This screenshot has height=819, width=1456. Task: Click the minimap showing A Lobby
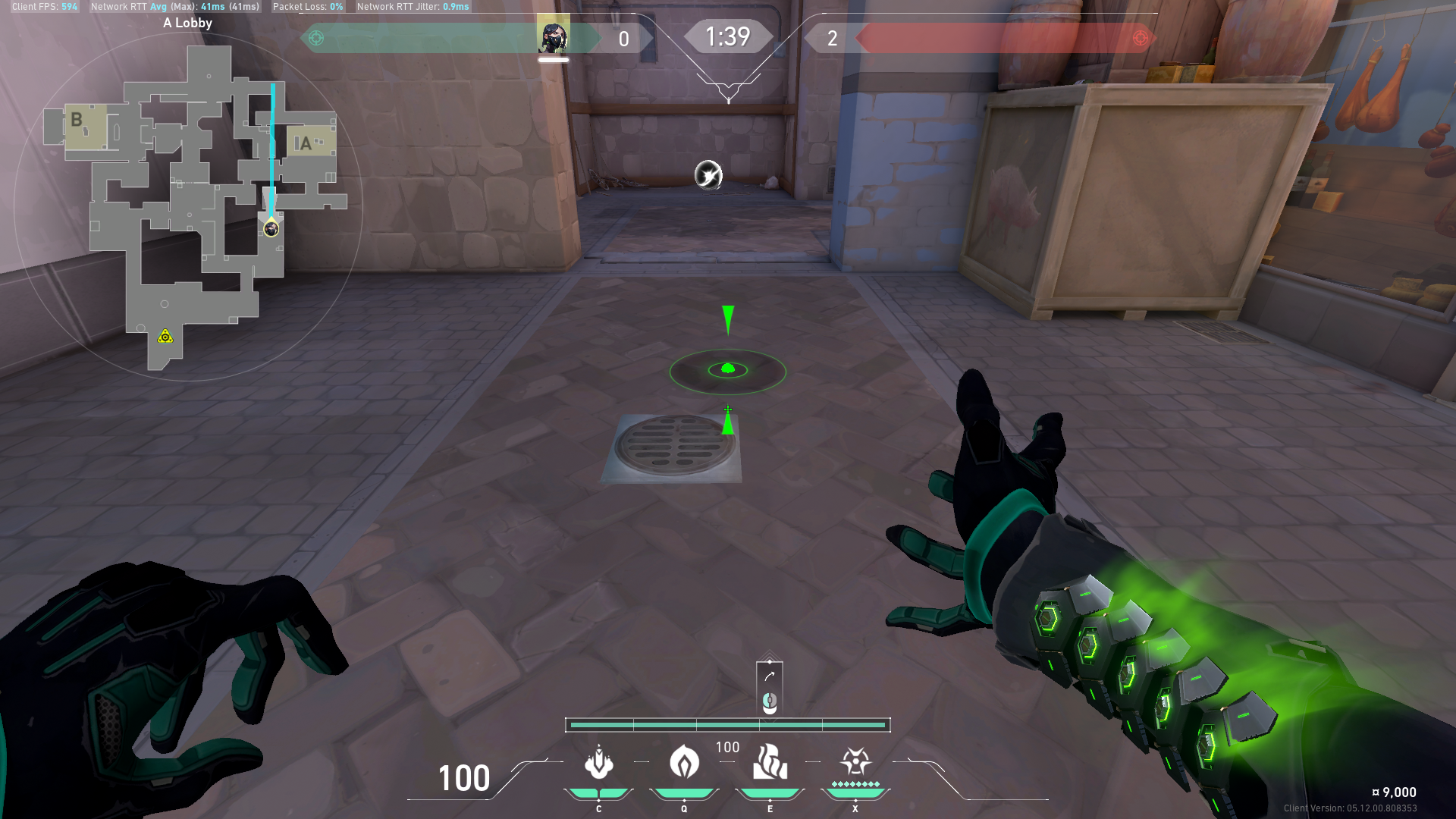tap(189, 206)
